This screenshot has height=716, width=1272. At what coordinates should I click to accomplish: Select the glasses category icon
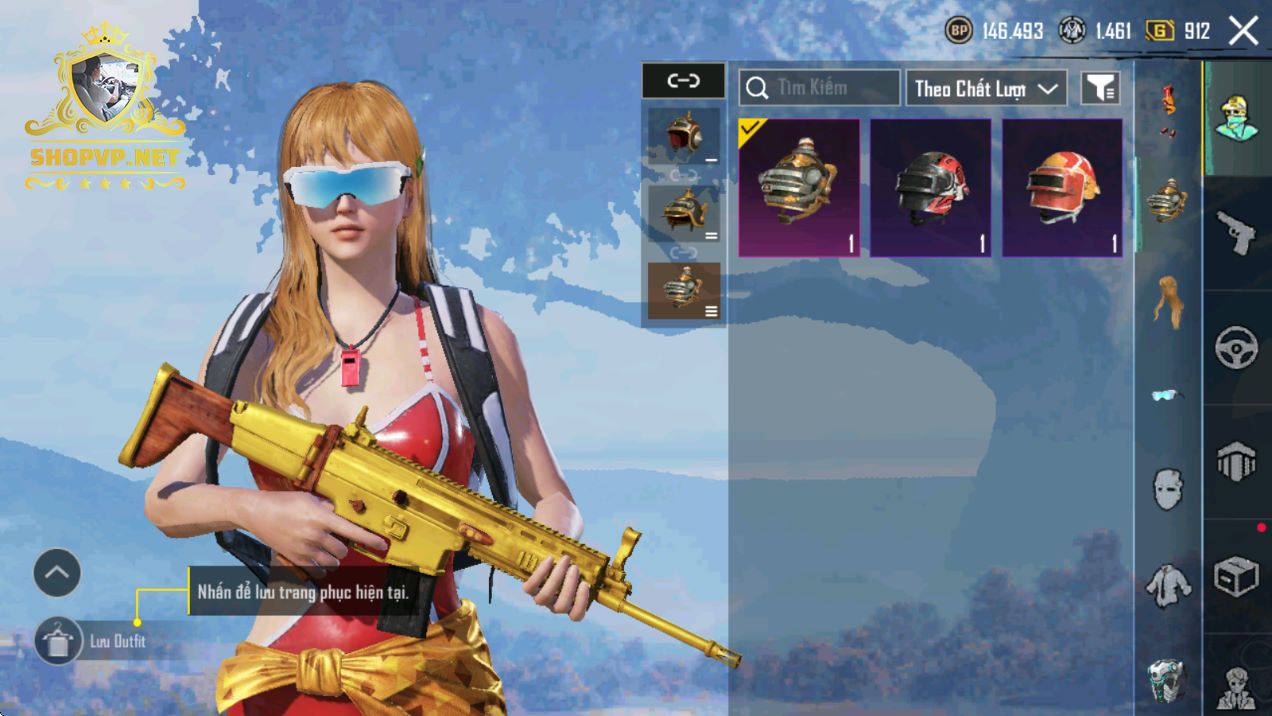(1166, 396)
